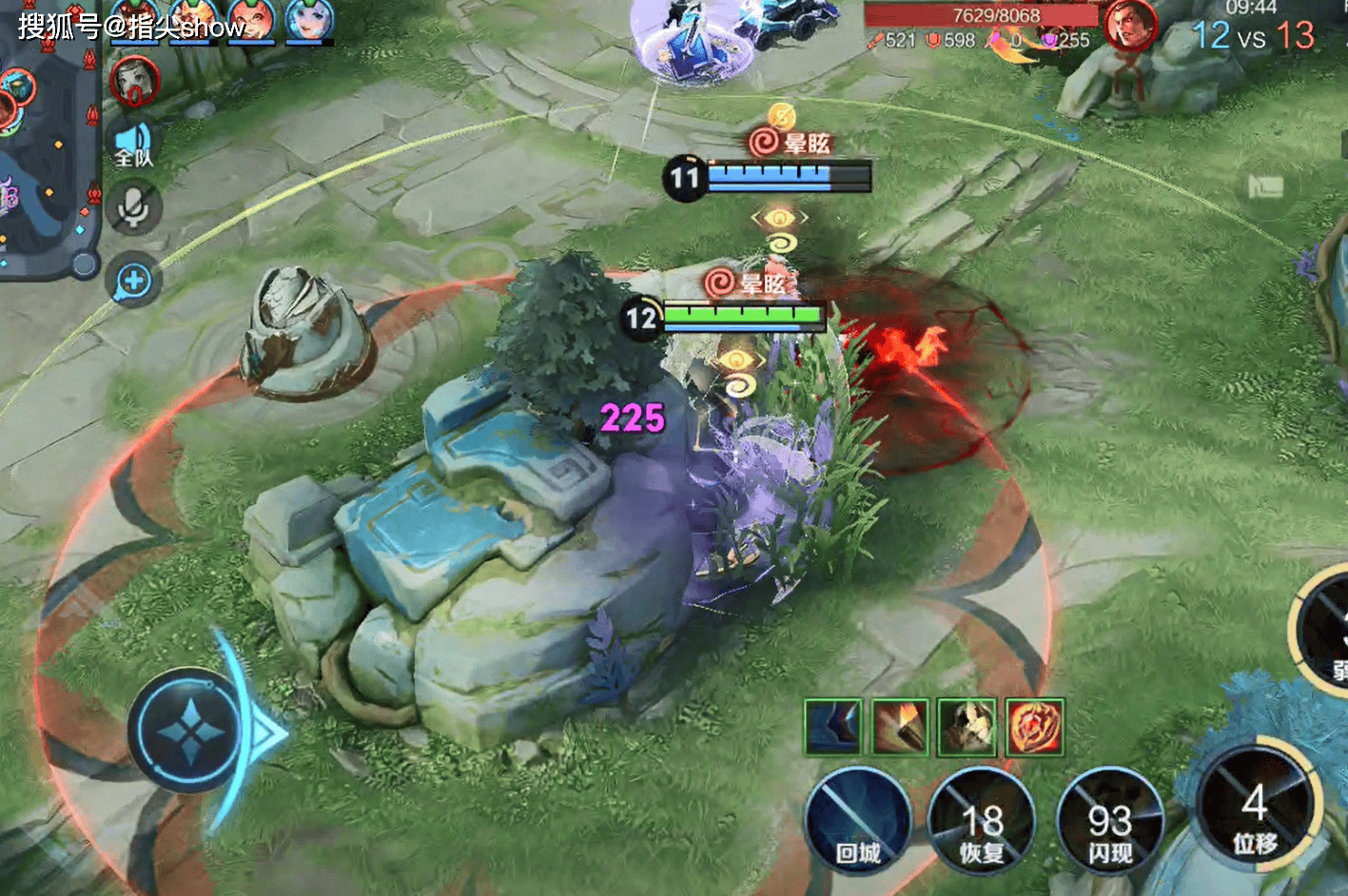
Task: Select the flaming torch item icon
Action: pos(900,728)
